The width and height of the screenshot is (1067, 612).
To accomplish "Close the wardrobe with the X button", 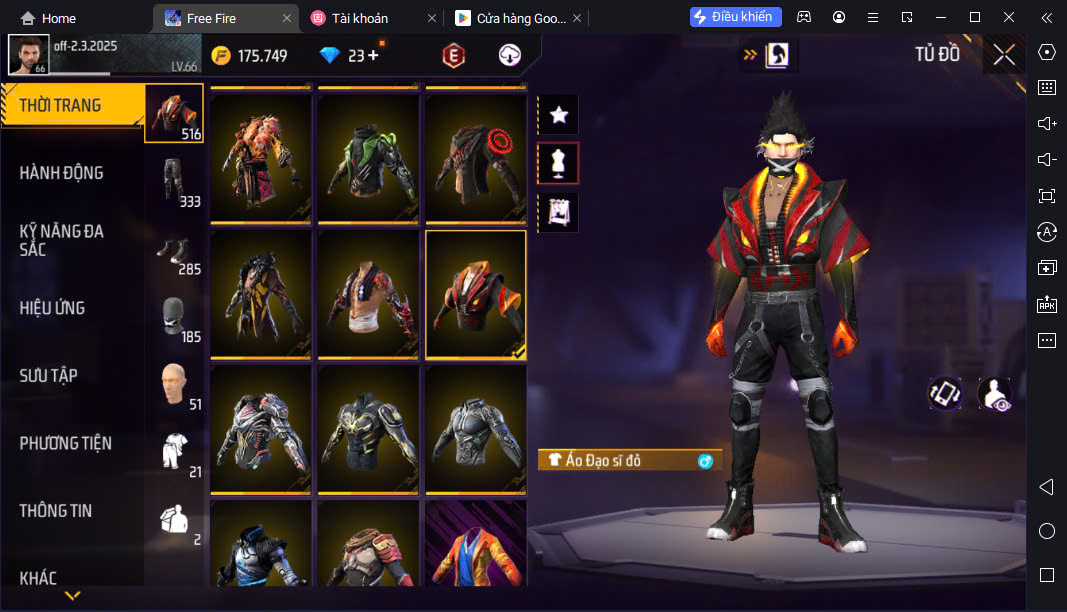I will (x=1004, y=55).
